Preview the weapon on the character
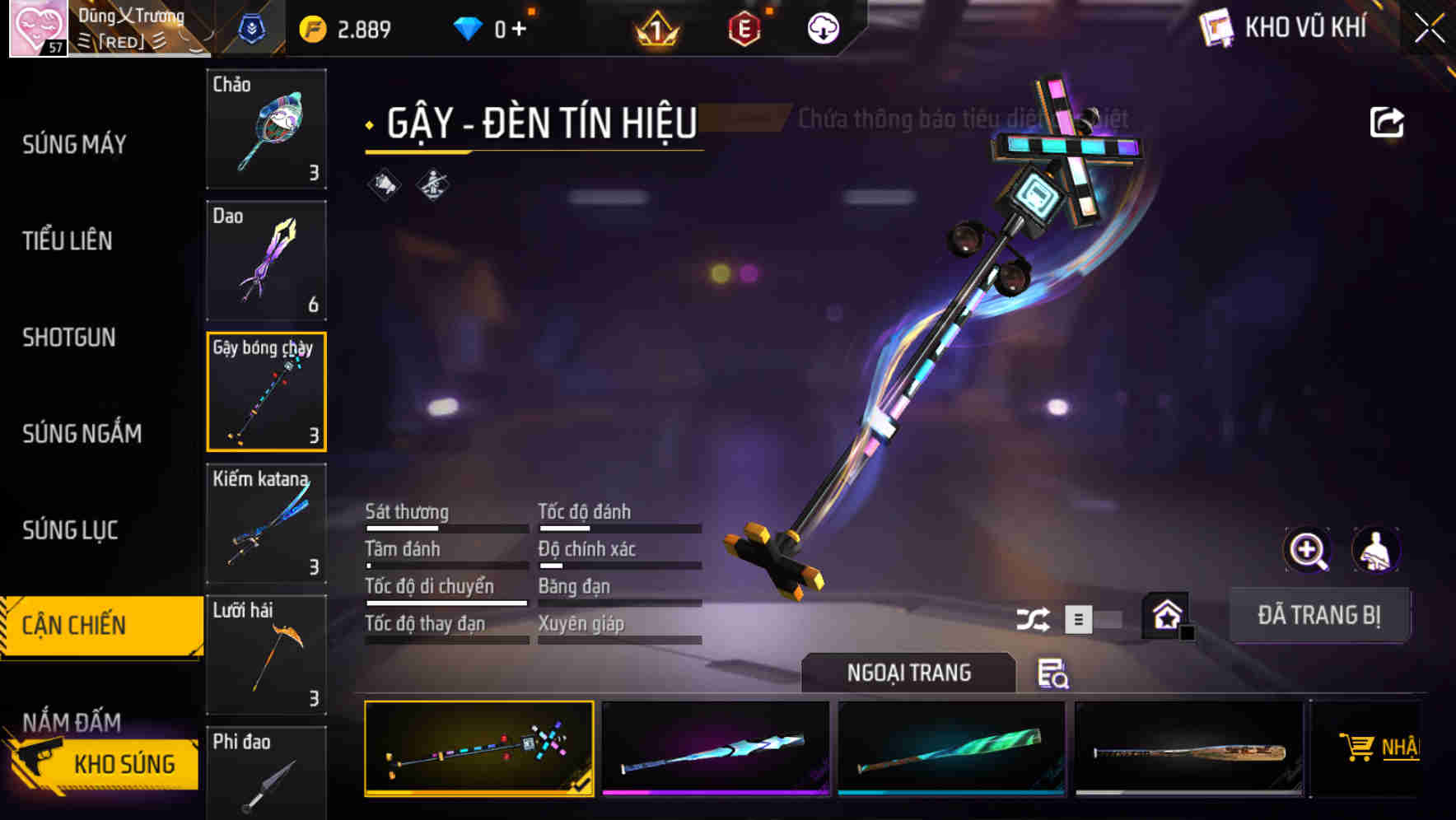Image resolution: width=1456 pixels, height=820 pixels. pos(1375,550)
